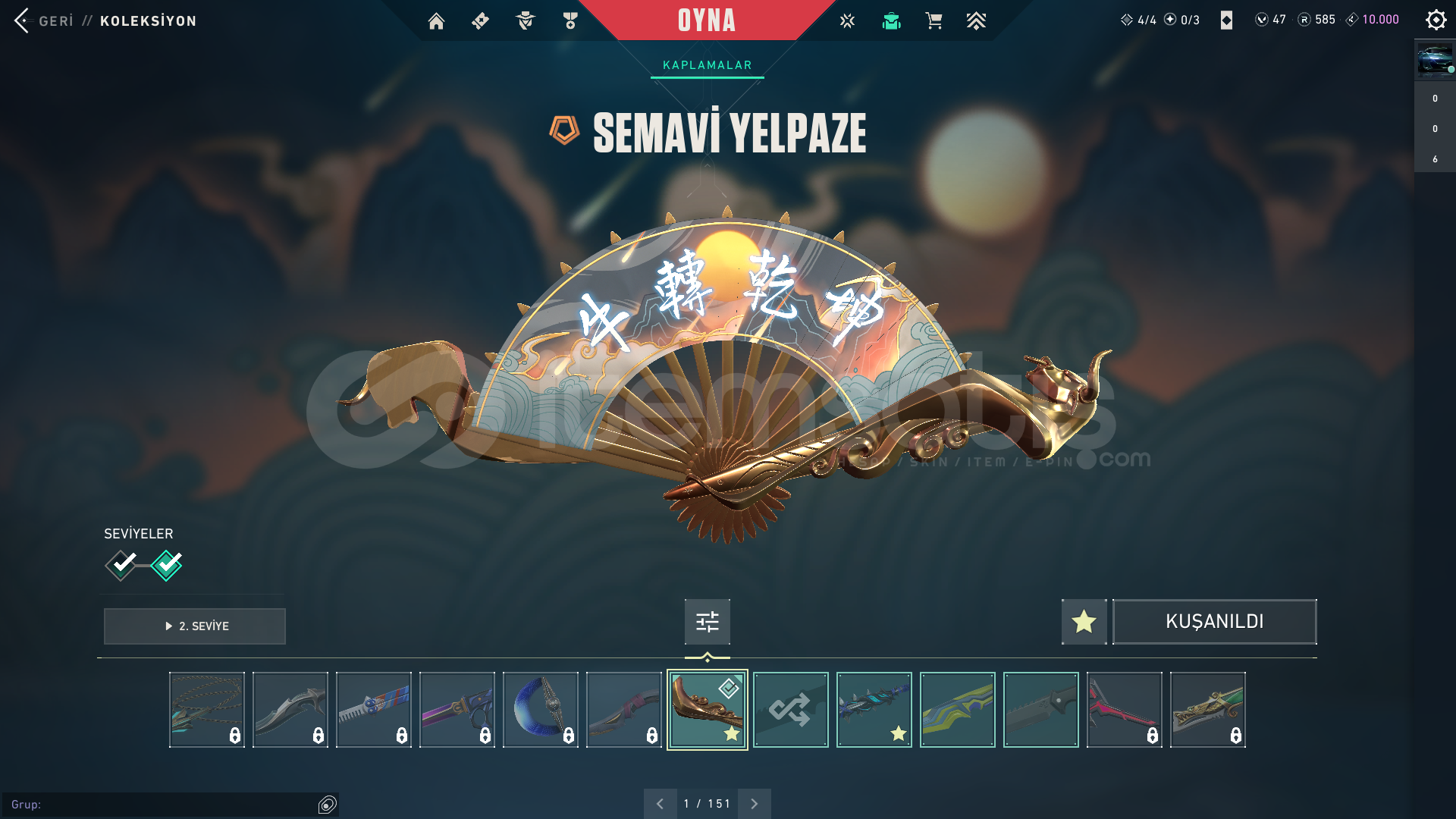
Task: Toggle the favorite star button
Action: click(1084, 622)
